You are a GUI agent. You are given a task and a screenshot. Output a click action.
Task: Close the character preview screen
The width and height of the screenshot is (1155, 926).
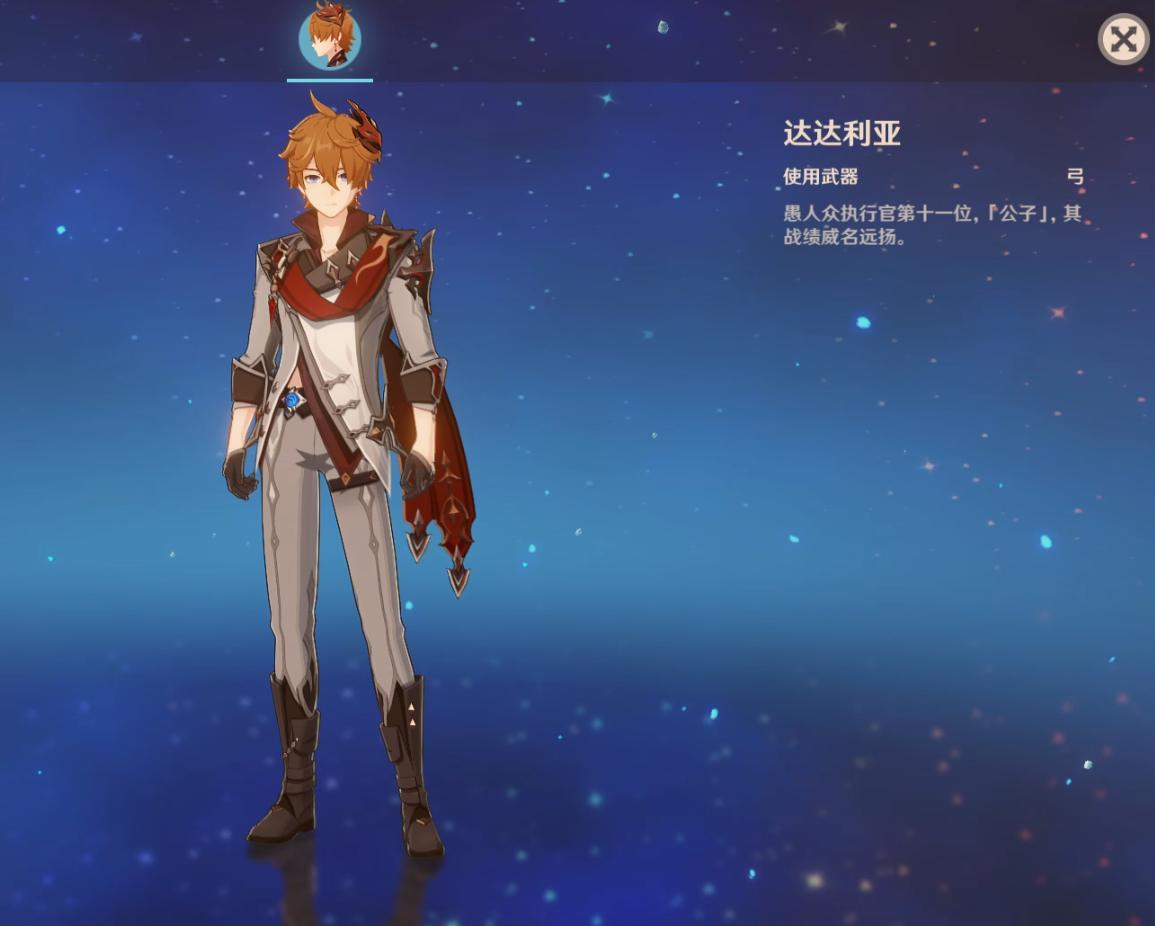[1123, 40]
